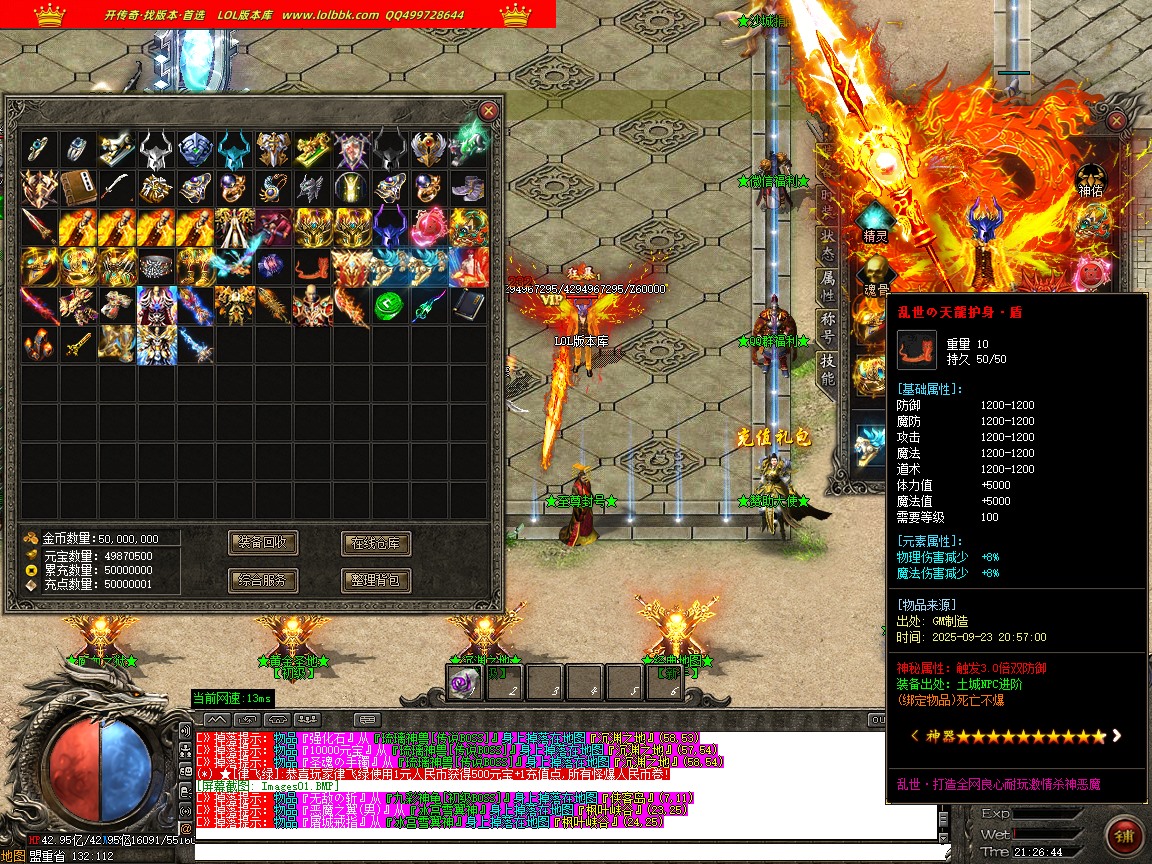Close the inventory bag window
Image resolution: width=1152 pixels, height=864 pixels.
tap(488, 111)
